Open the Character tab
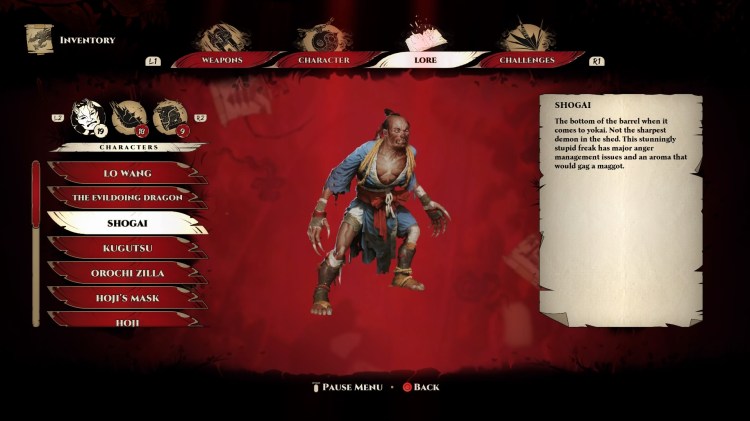 pos(324,60)
